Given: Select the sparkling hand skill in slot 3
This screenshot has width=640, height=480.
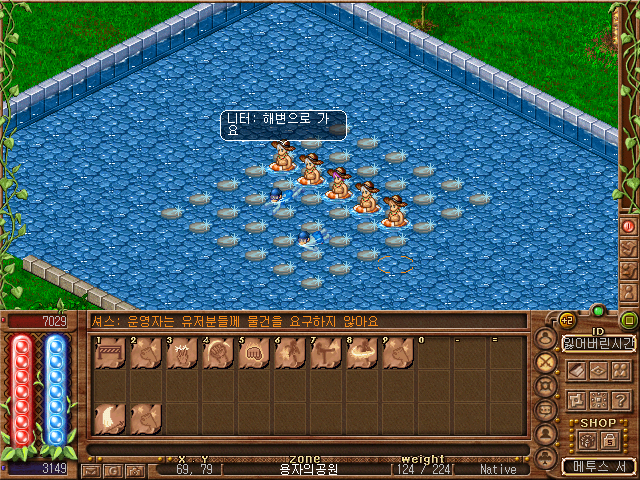Looking at the screenshot, I should (x=181, y=353).
